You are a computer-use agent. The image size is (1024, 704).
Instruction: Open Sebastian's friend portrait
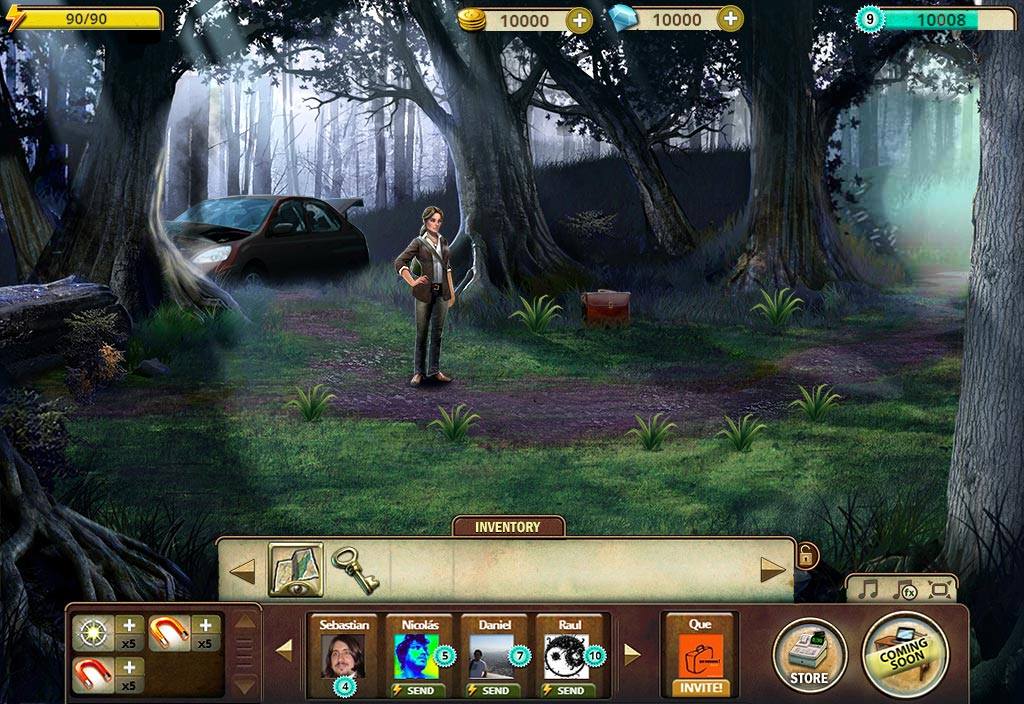click(x=342, y=655)
